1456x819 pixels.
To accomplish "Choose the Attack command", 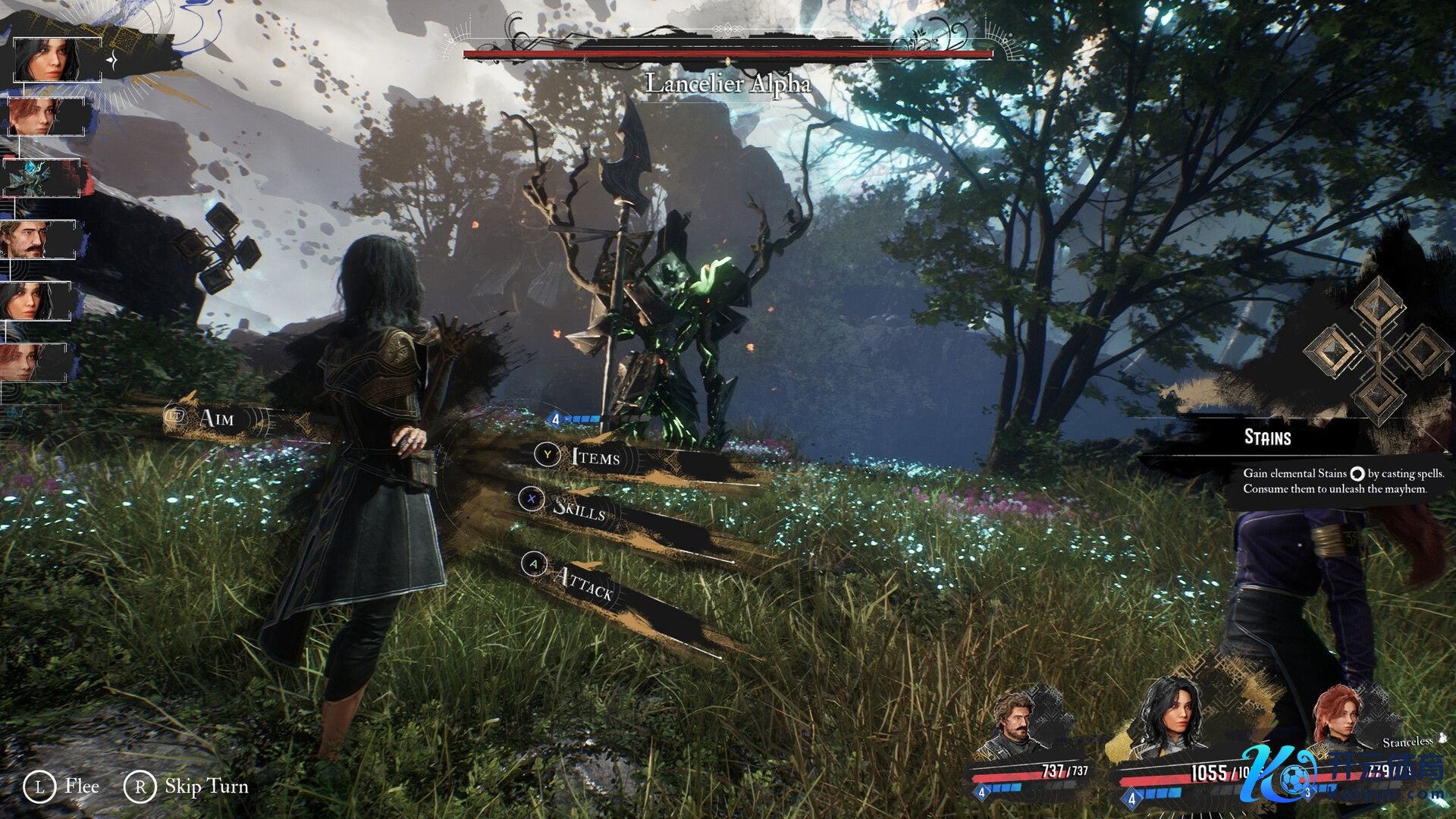I will (x=582, y=582).
